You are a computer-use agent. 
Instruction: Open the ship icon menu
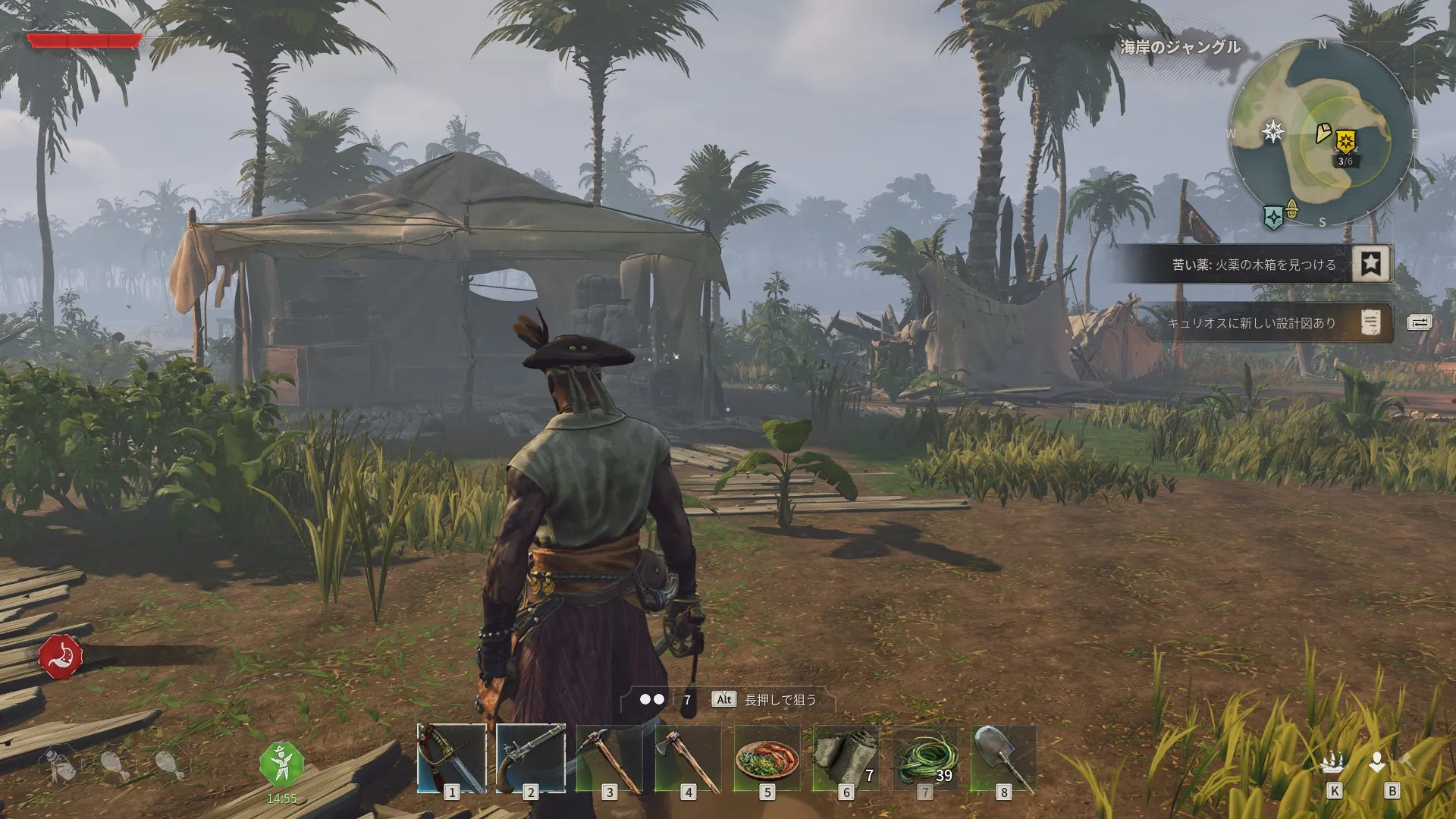(x=1333, y=764)
